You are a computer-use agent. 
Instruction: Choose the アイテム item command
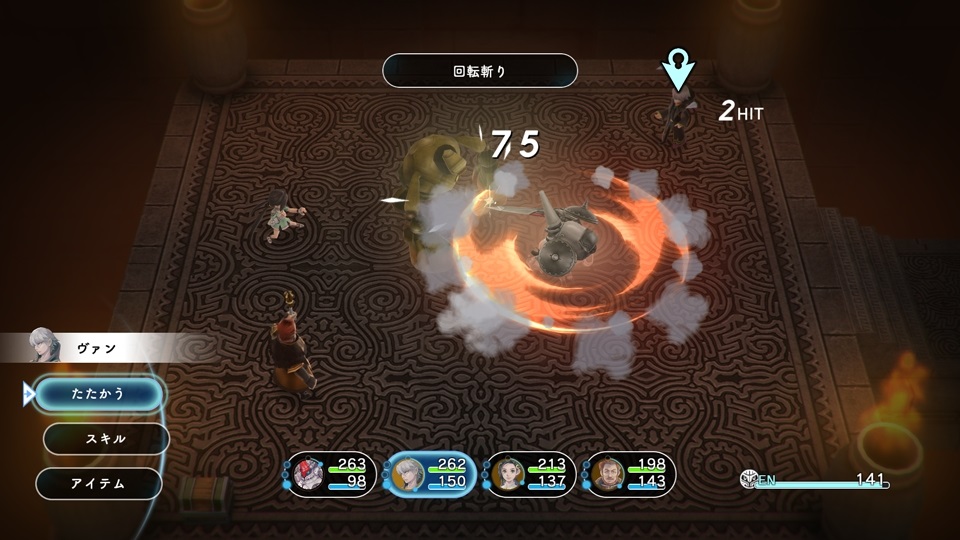98,484
